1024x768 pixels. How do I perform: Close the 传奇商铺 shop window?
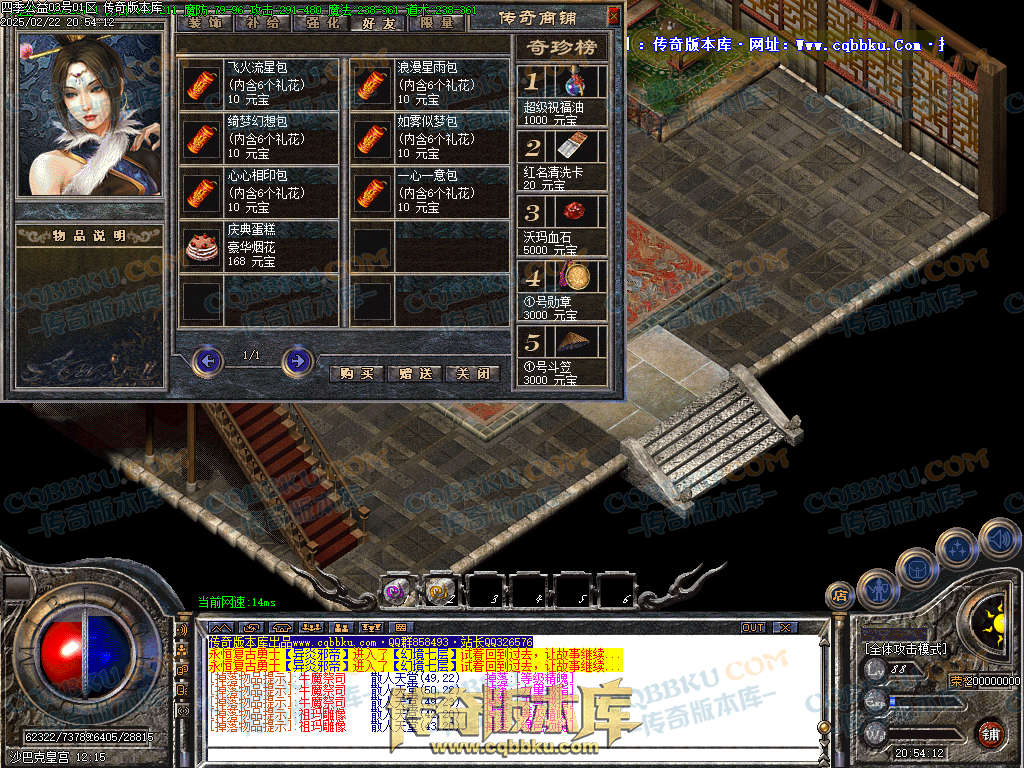point(613,16)
